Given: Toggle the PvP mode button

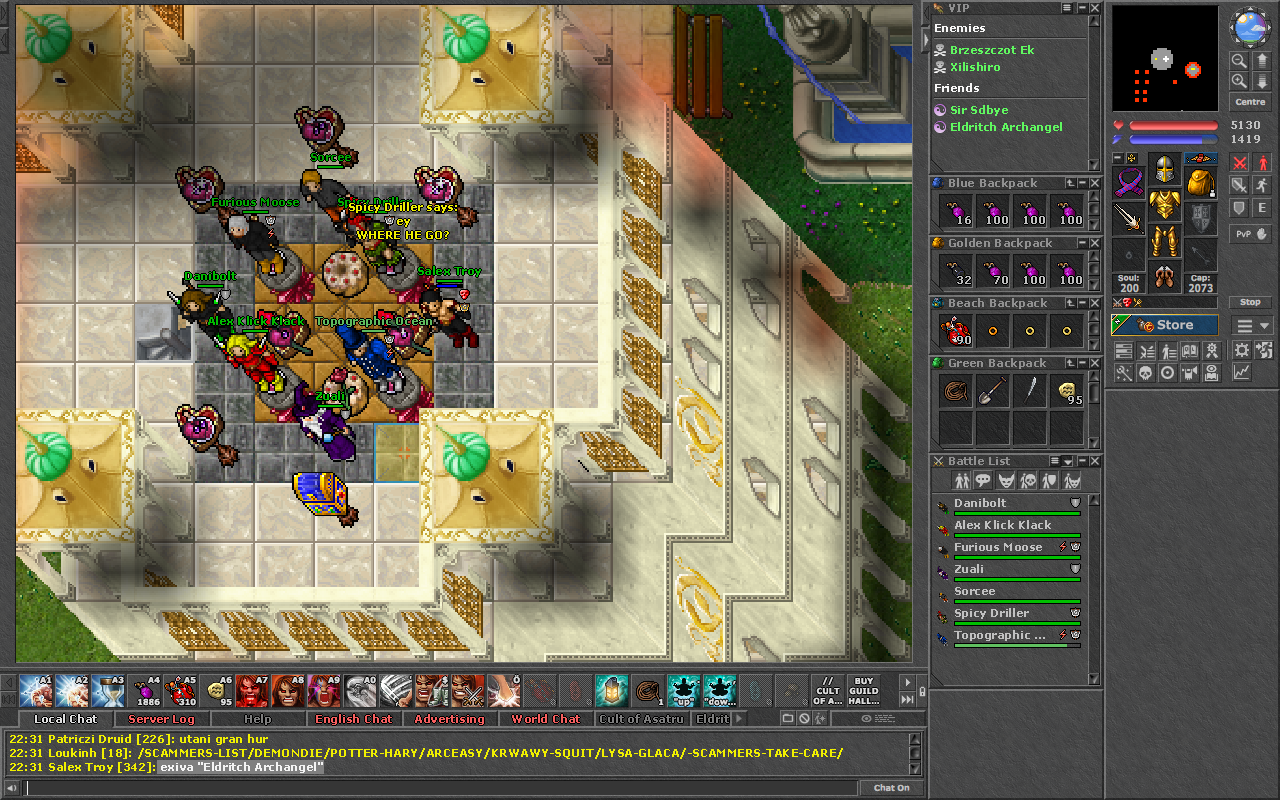Looking at the screenshot, I should point(1250,234).
